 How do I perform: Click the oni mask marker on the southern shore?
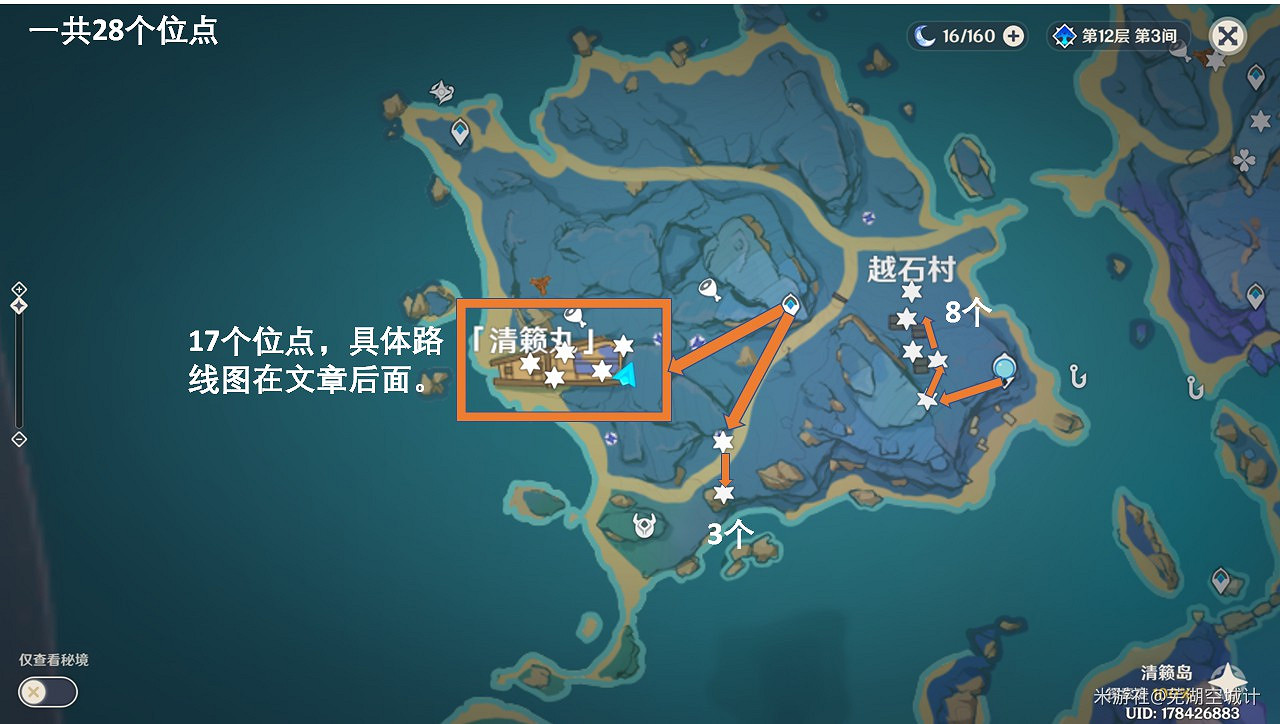click(x=641, y=526)
